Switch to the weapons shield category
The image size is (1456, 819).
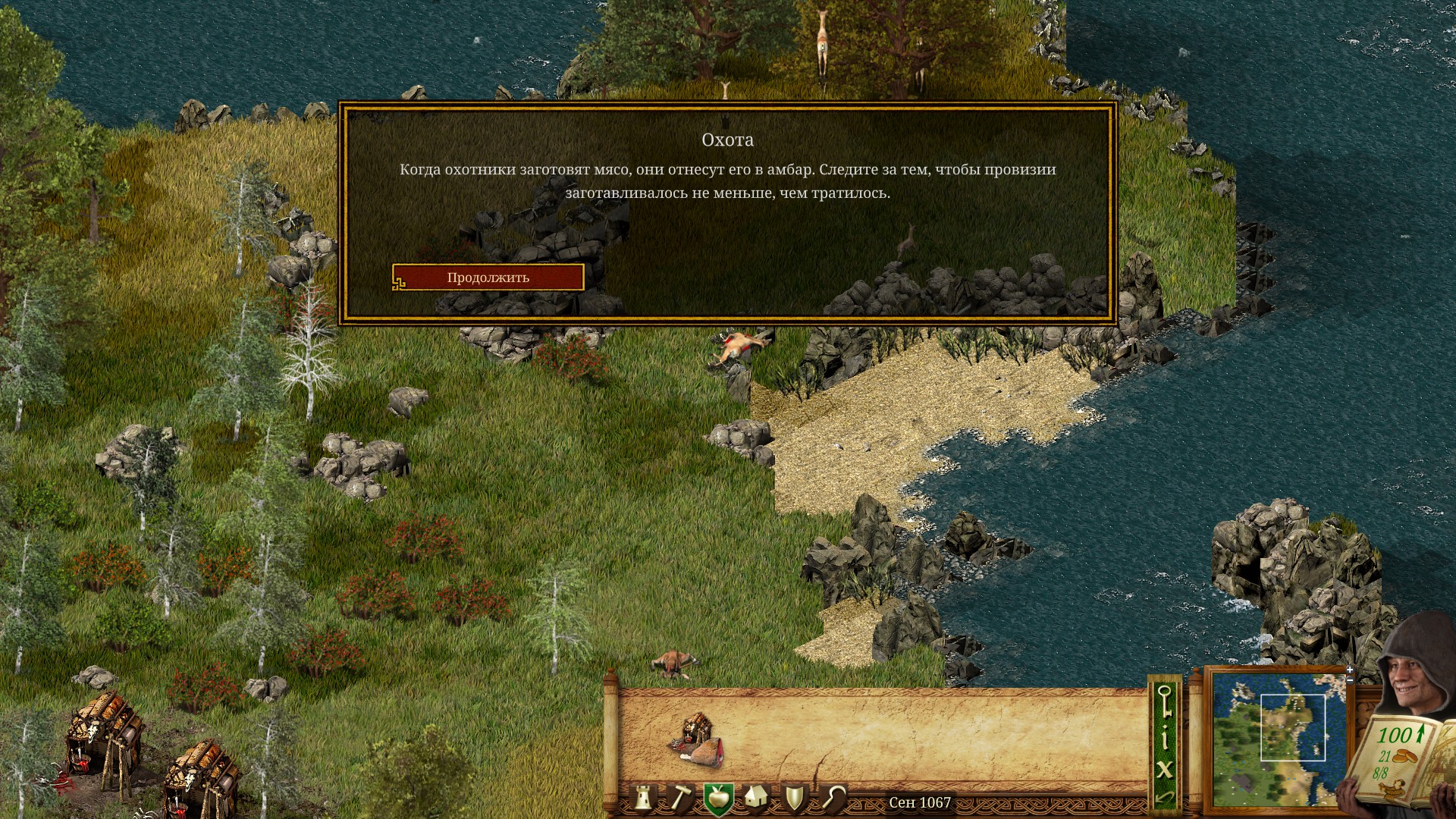tap(794, 798)
